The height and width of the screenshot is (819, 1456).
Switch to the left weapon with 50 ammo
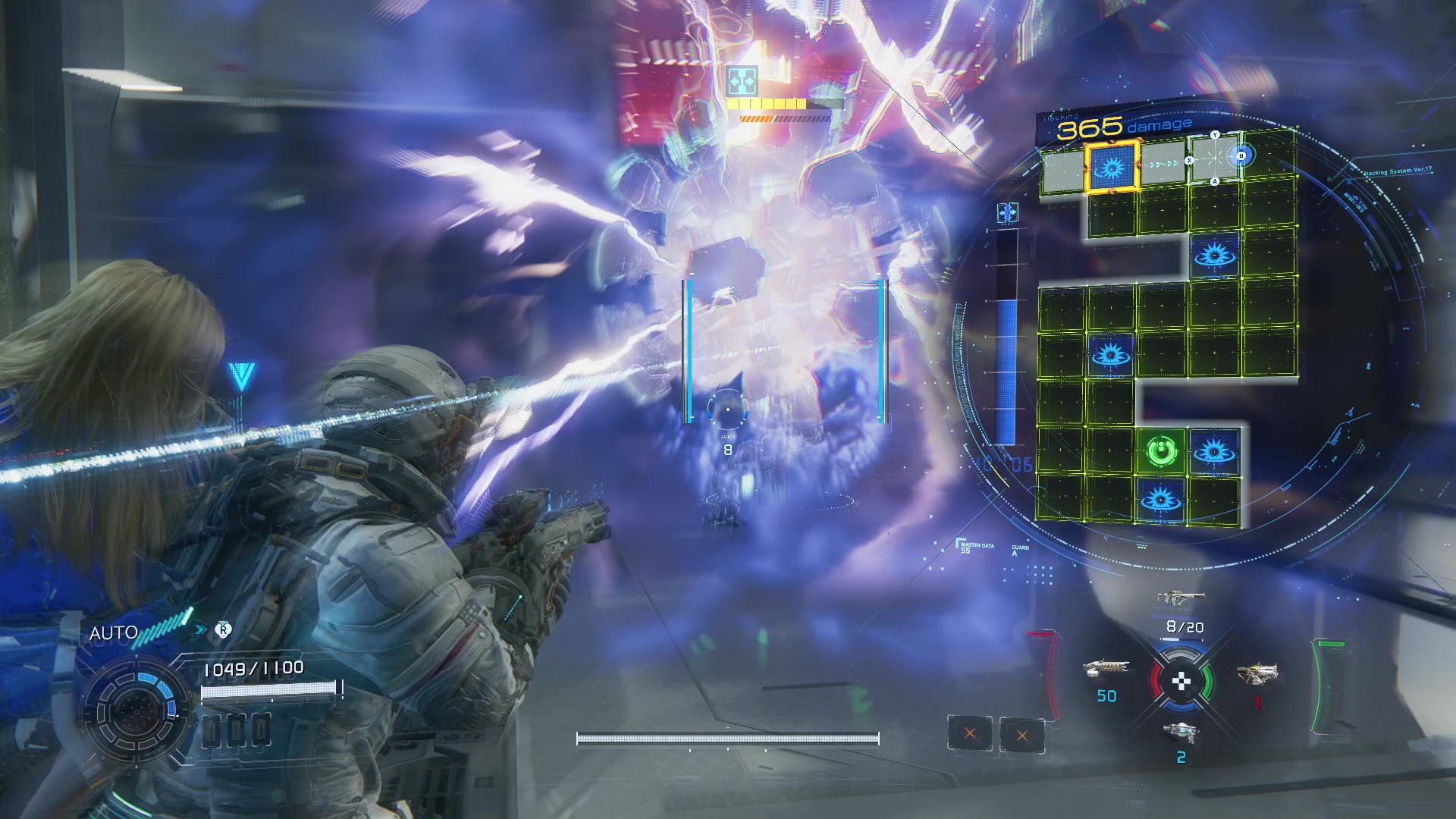pyautogui.click(x=1106, y=669)
